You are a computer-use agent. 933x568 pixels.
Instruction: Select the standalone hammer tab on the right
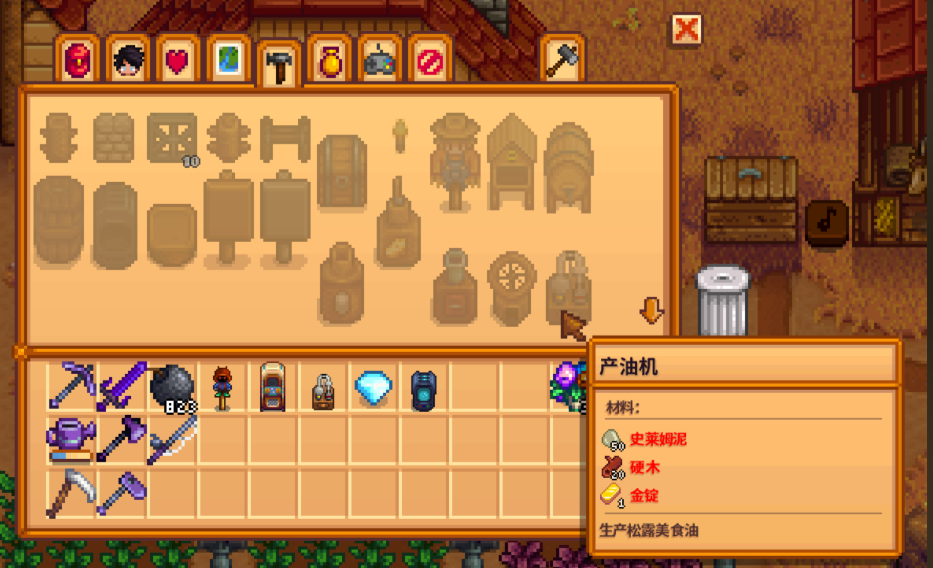[x=562, y=60]
